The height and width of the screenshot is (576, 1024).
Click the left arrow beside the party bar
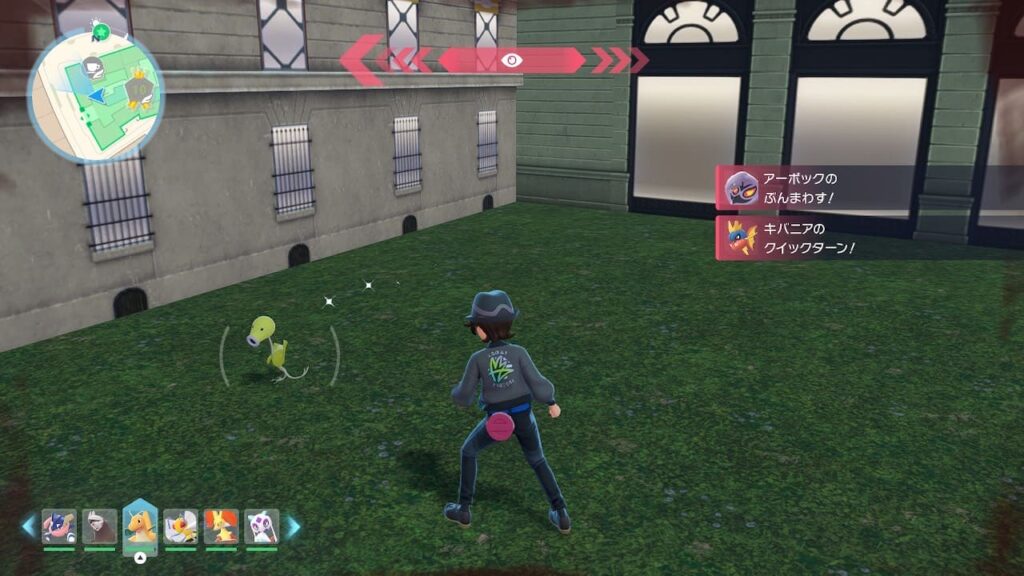coord(28,526)
